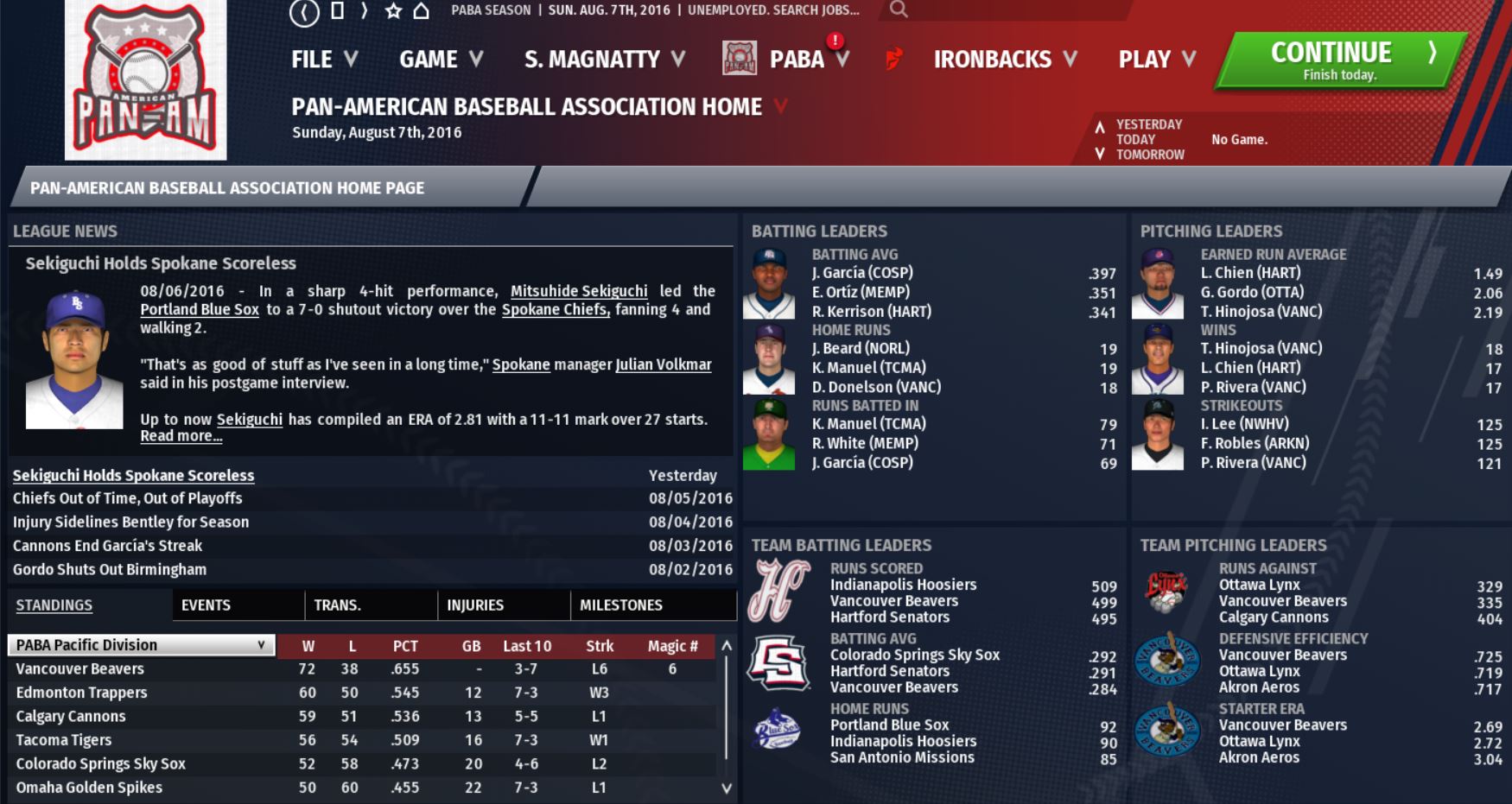
Task: Click the green Continue button
Action: (1337, 60)
